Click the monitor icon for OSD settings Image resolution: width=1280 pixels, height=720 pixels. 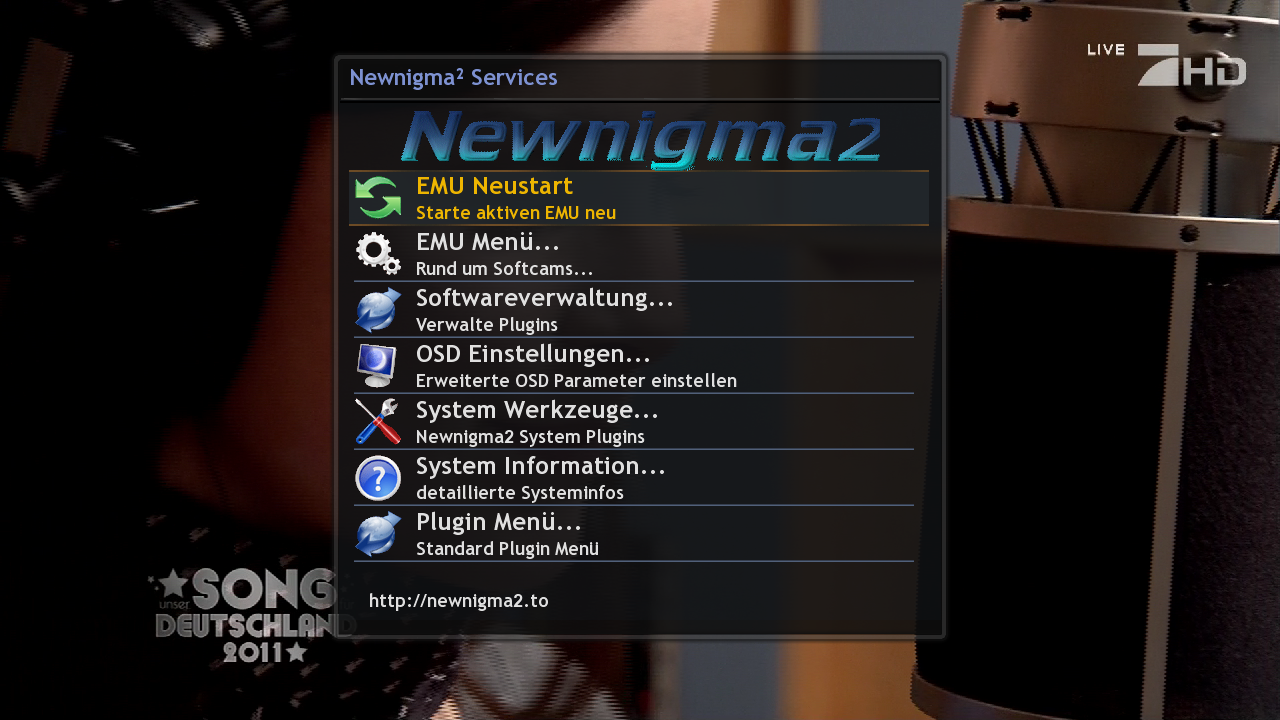pos(378,366)
